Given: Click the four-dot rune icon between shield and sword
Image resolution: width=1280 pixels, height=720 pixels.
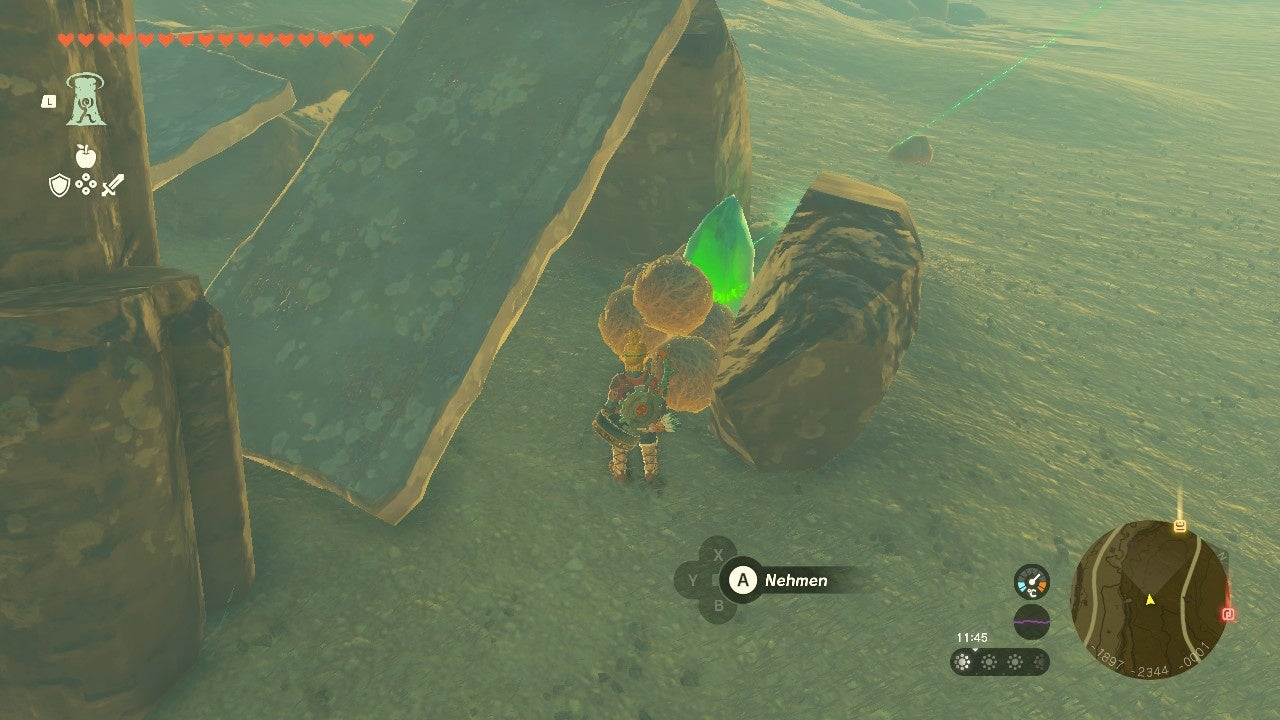Looking at the screenshot, I should pyautogui.click(x=86, y=184).
